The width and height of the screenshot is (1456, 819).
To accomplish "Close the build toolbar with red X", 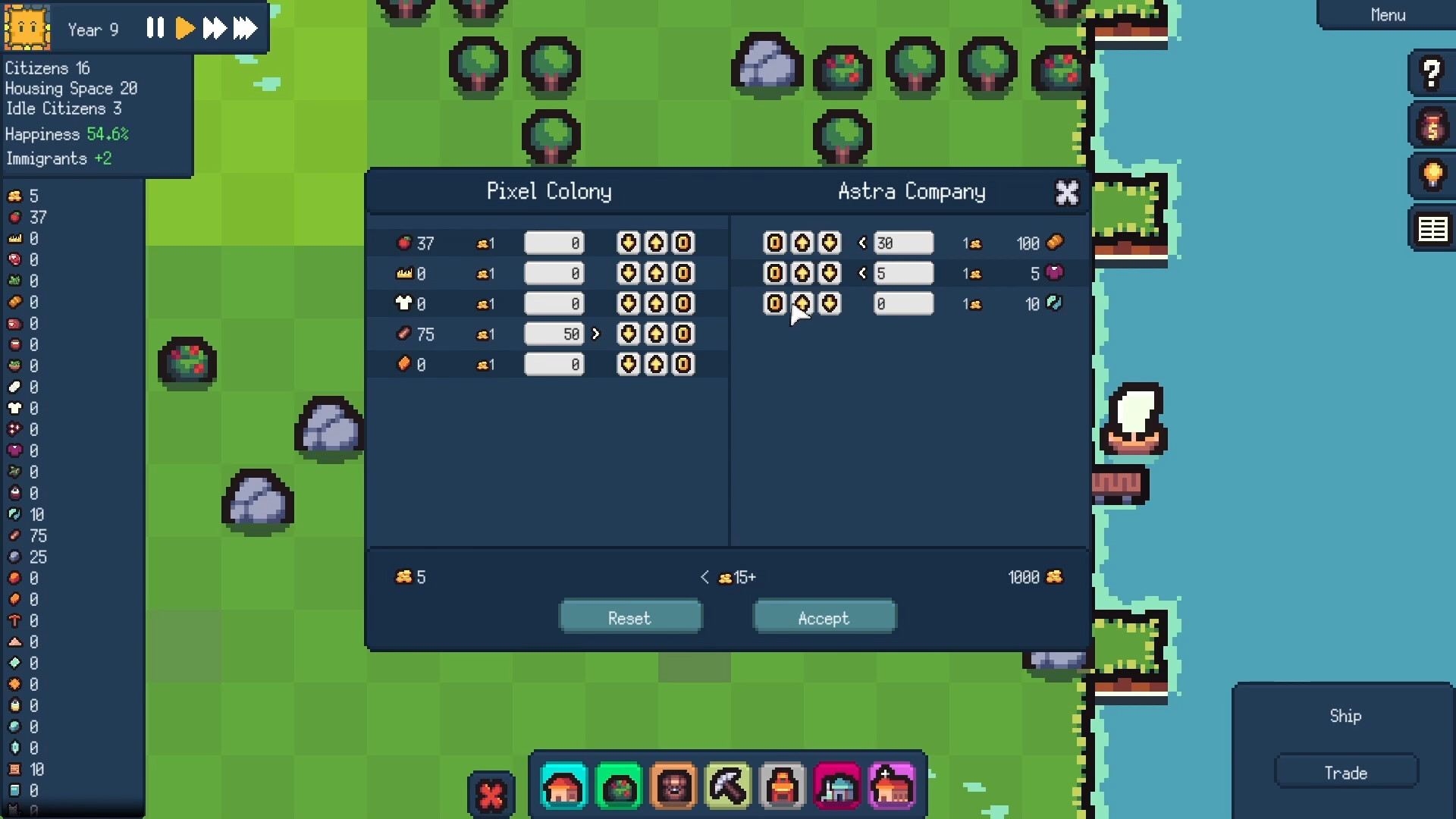I will (491, 793).
